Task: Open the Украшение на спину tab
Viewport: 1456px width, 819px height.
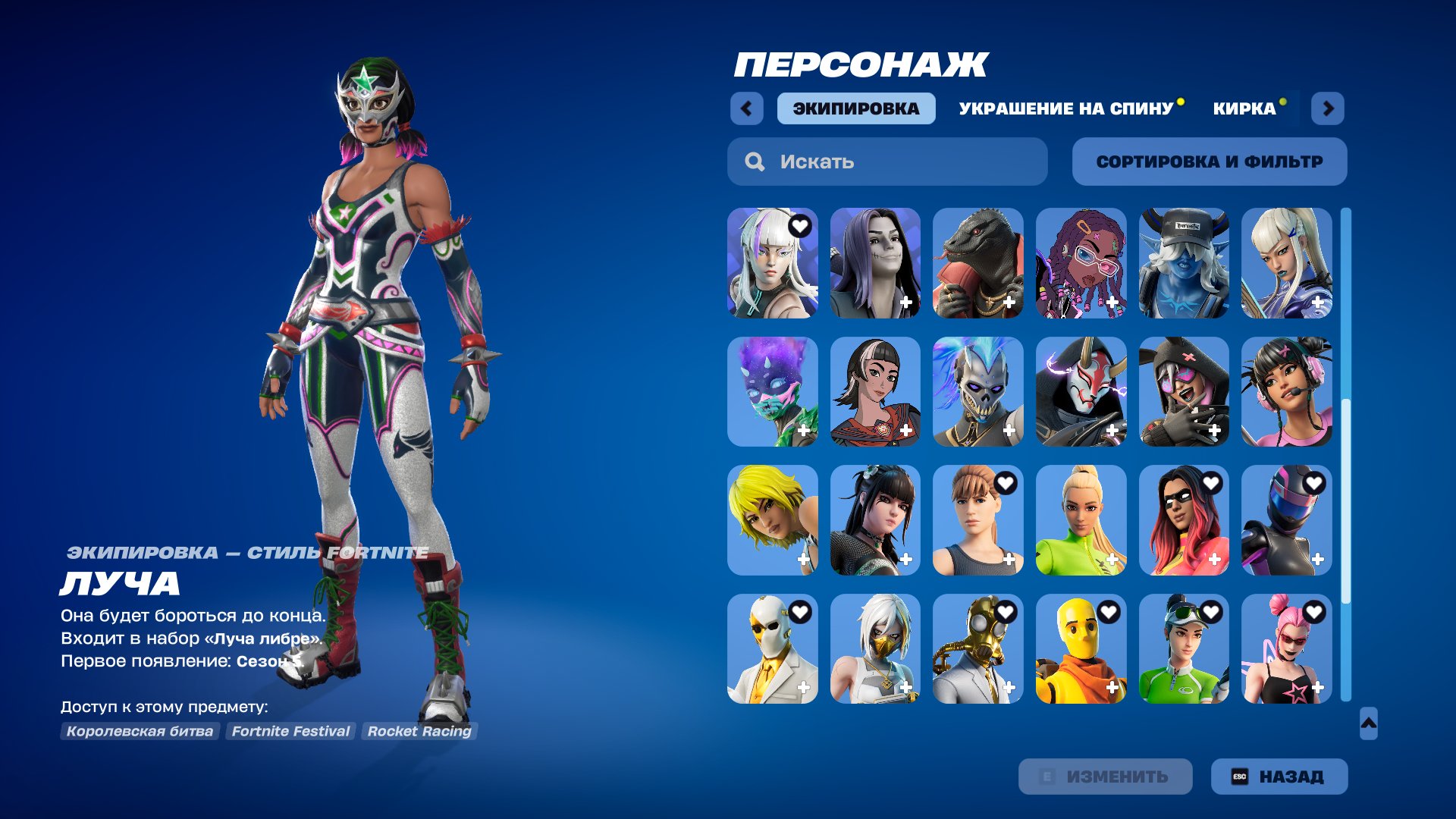Action: click(1065, 108)
